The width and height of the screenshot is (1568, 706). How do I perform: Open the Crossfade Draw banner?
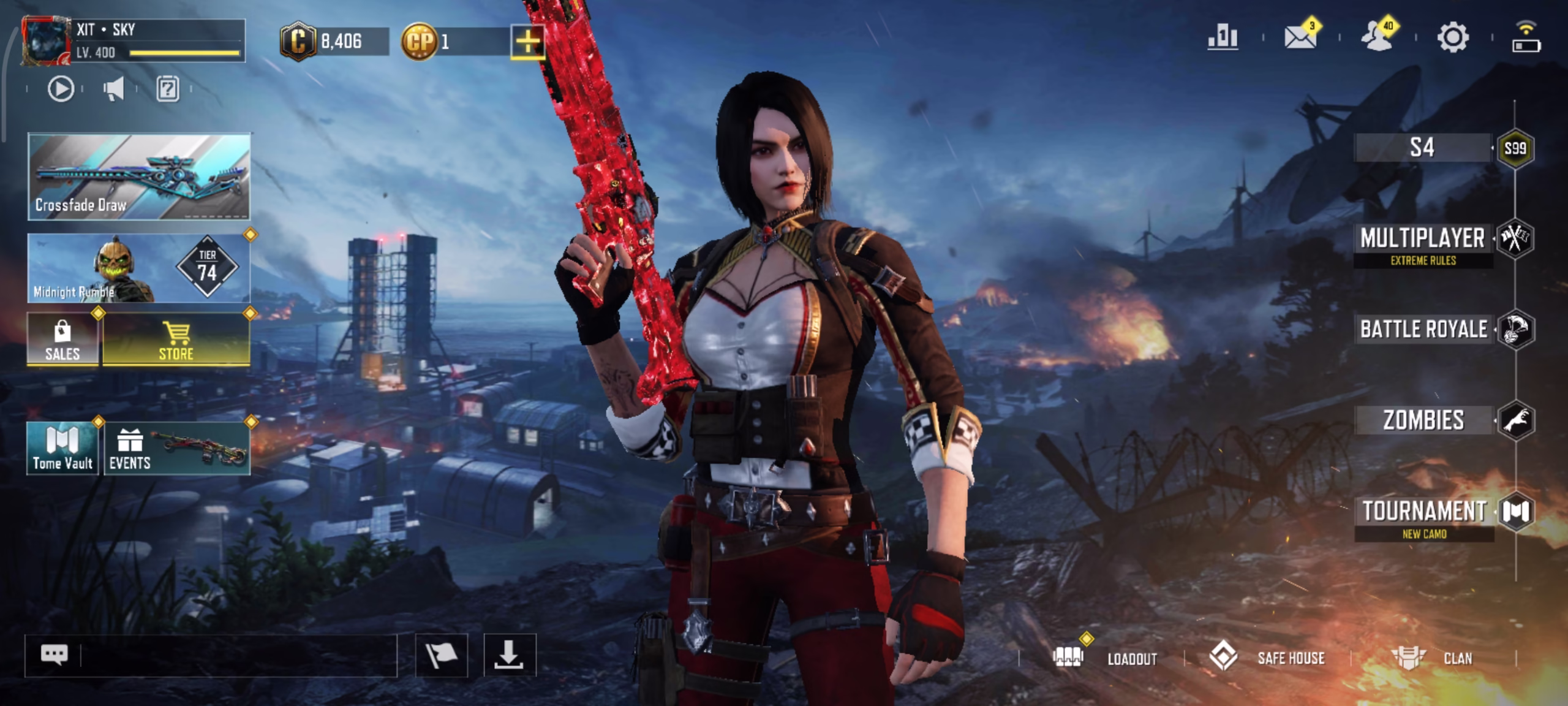click(139, 176)
